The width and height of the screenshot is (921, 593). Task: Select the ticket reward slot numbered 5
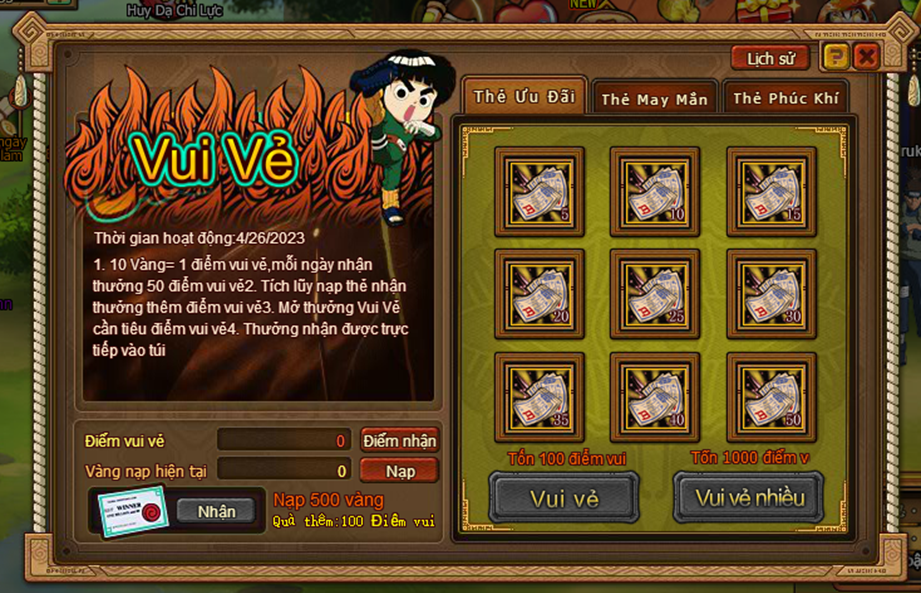[539, 191]
